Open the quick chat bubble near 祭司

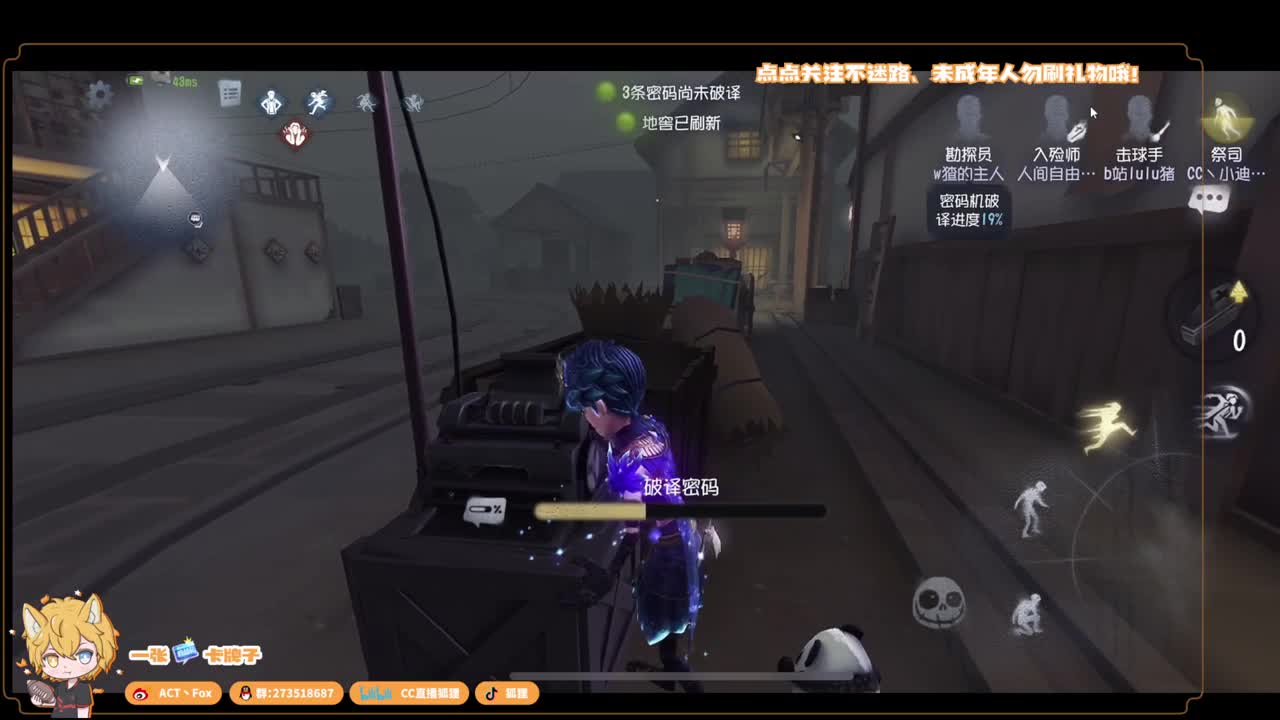[1207, 198]
